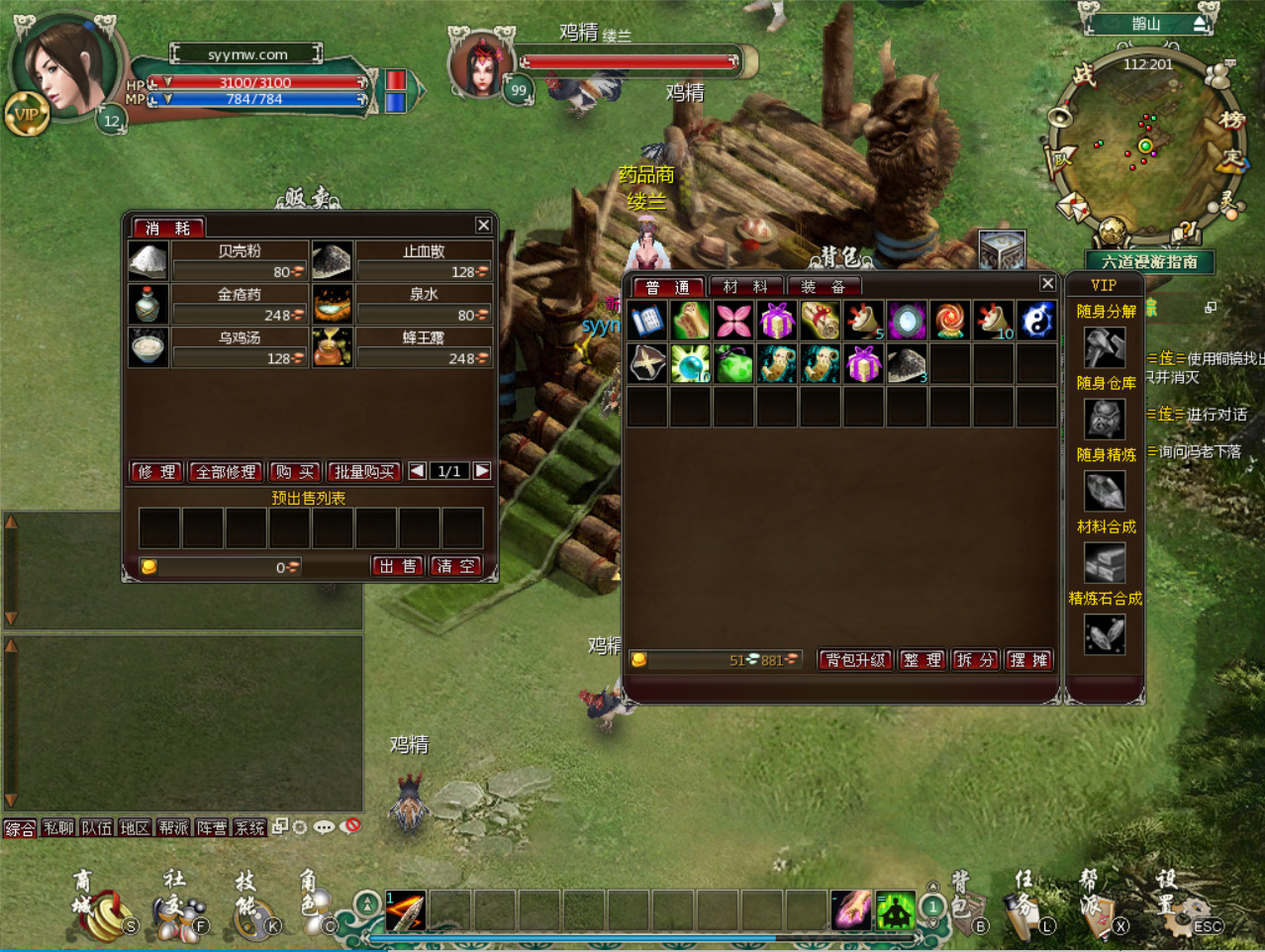The height and width of the screenshot is (952, 1265).
Task: Click the 全部修理 repair all button
Action: pyautogui.click(x=226, y=472)
